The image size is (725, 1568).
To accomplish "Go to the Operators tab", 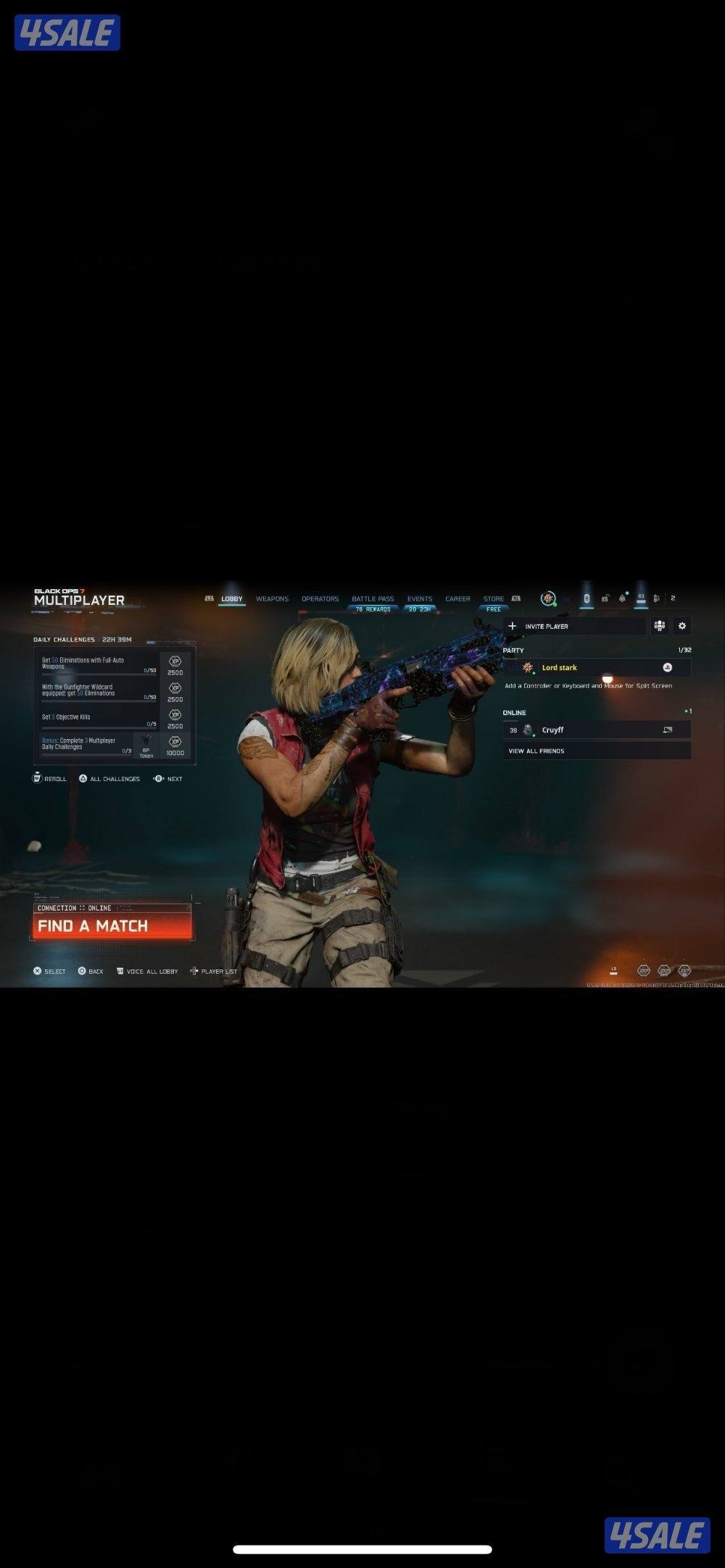I will click(320, 599).
